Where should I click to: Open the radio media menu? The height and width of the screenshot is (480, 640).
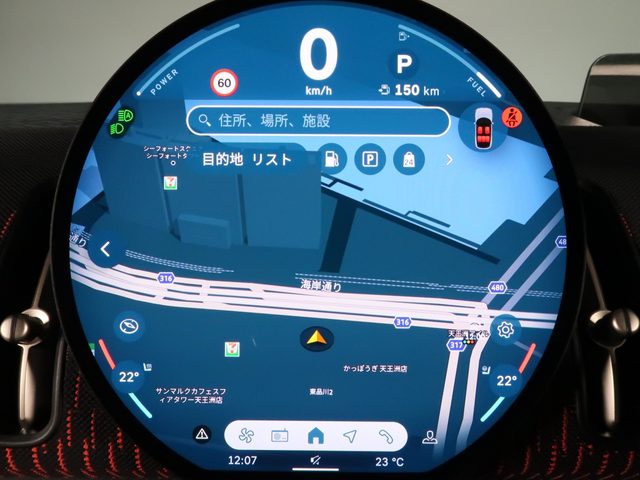click(281, 435)
